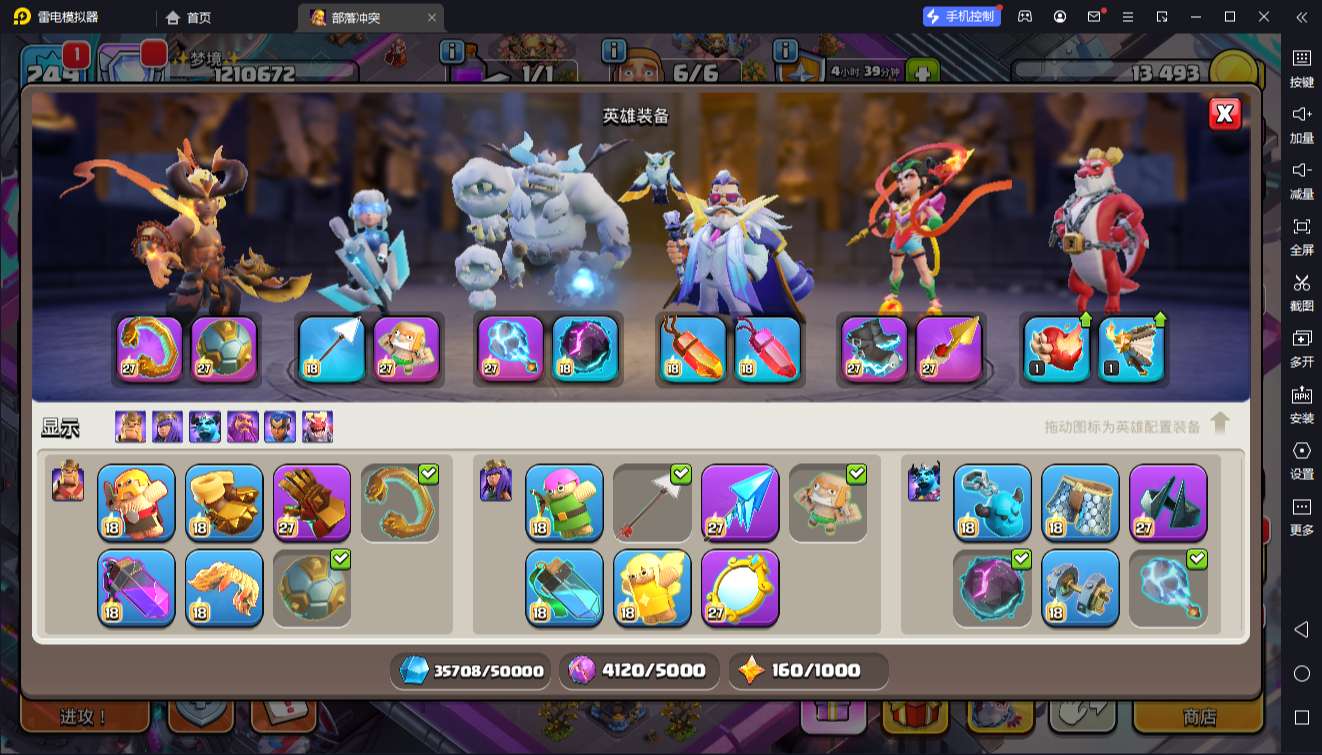
Task: Pick the Rage Vial equipment
Action: (x=136, y=587)
